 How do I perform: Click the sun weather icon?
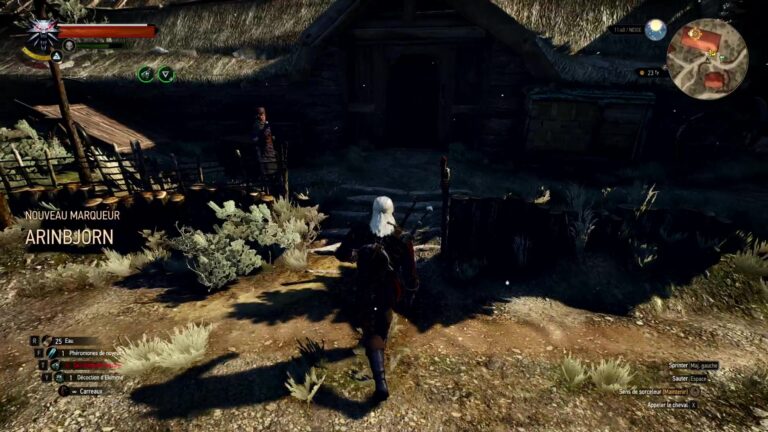pyautogui.click(x=655, y=30)
